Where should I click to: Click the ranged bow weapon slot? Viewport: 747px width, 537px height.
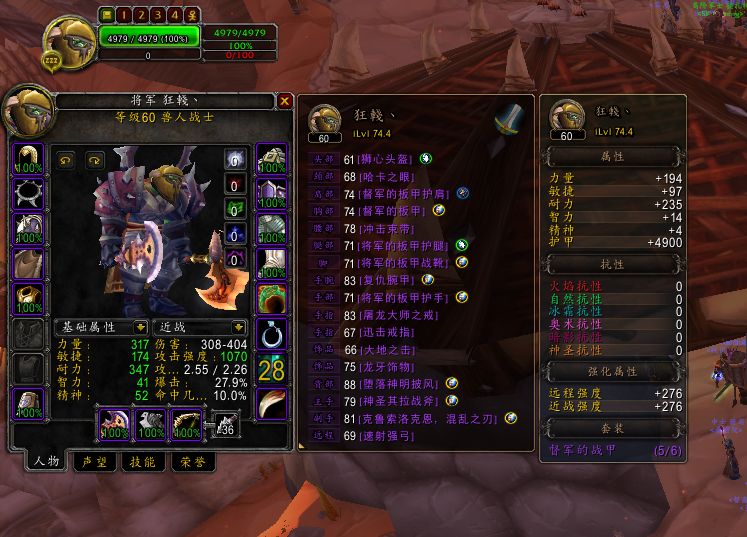[x=184, y=424]
